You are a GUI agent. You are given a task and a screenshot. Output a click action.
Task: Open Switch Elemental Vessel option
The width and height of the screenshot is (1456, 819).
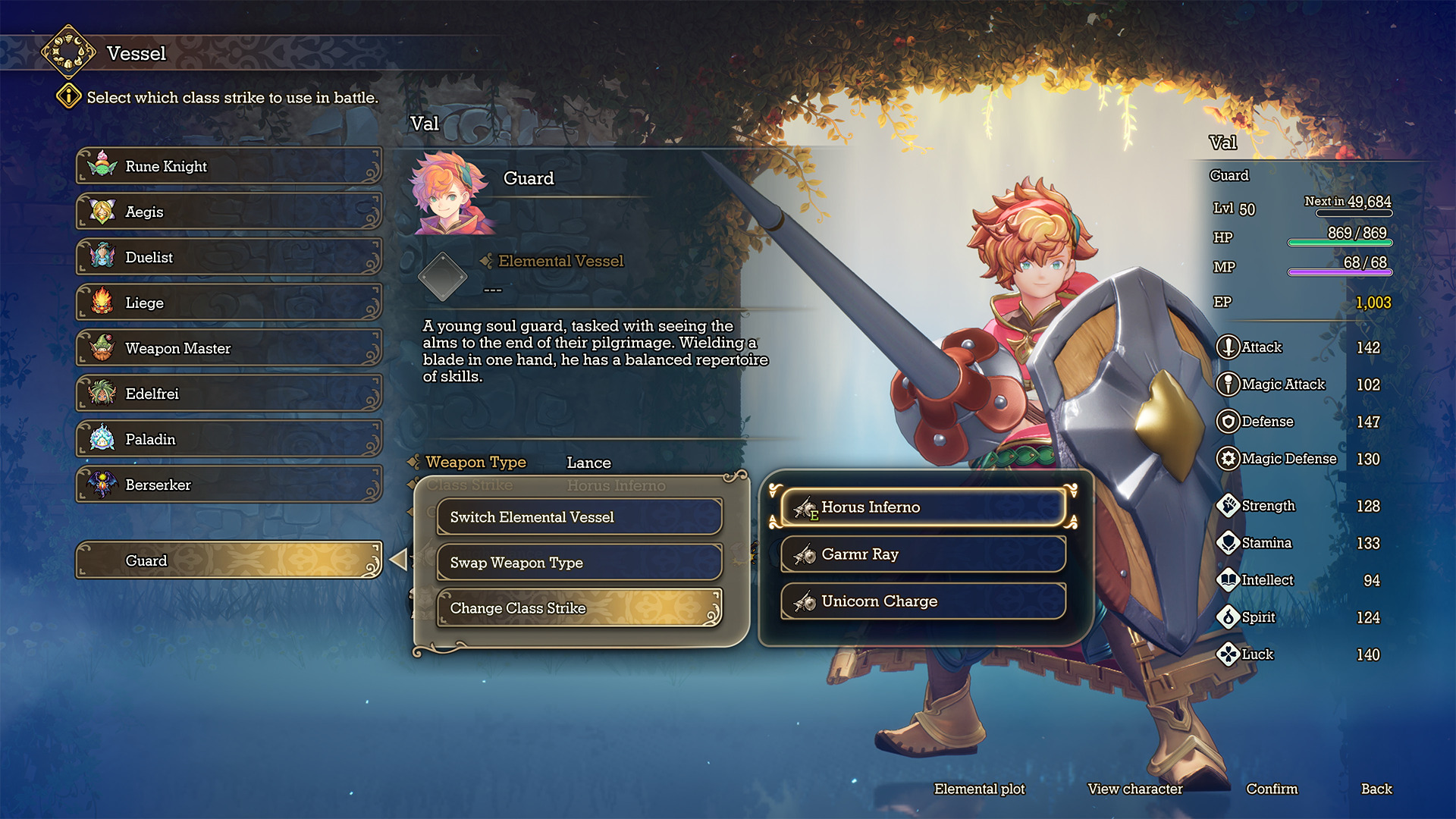click(x=579, y=517)
